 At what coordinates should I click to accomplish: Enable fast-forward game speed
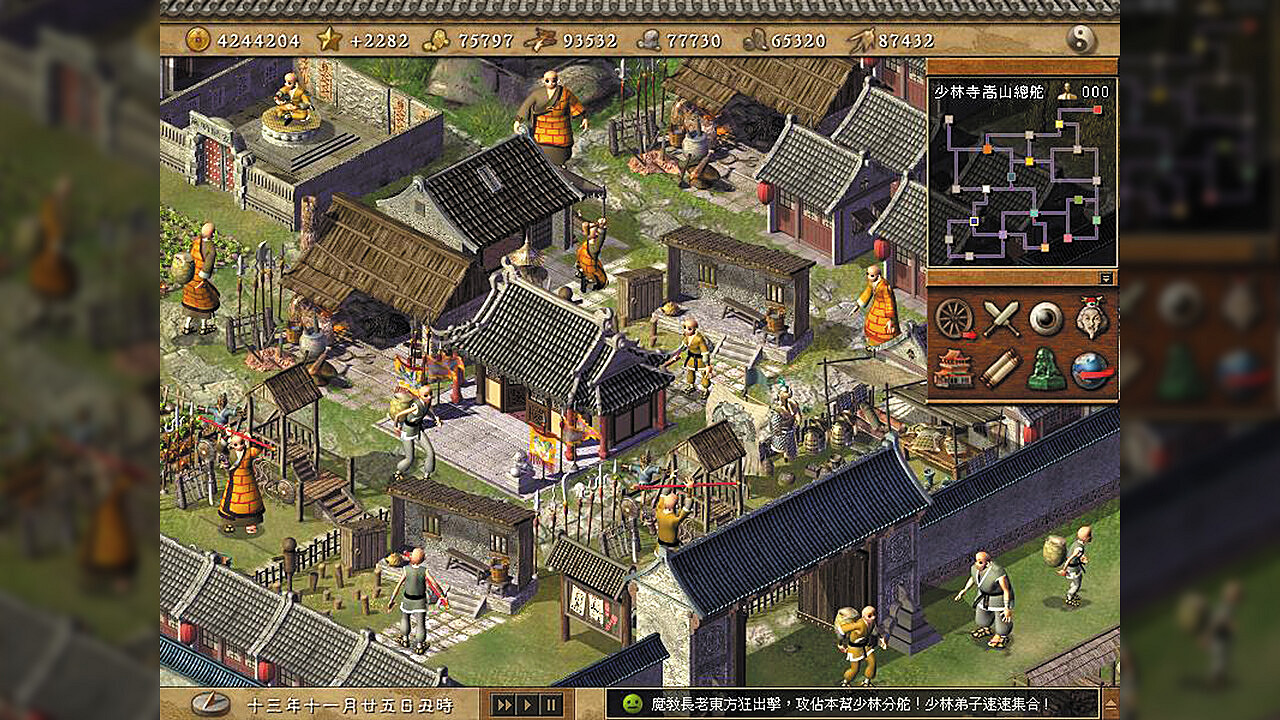point(502,704)
